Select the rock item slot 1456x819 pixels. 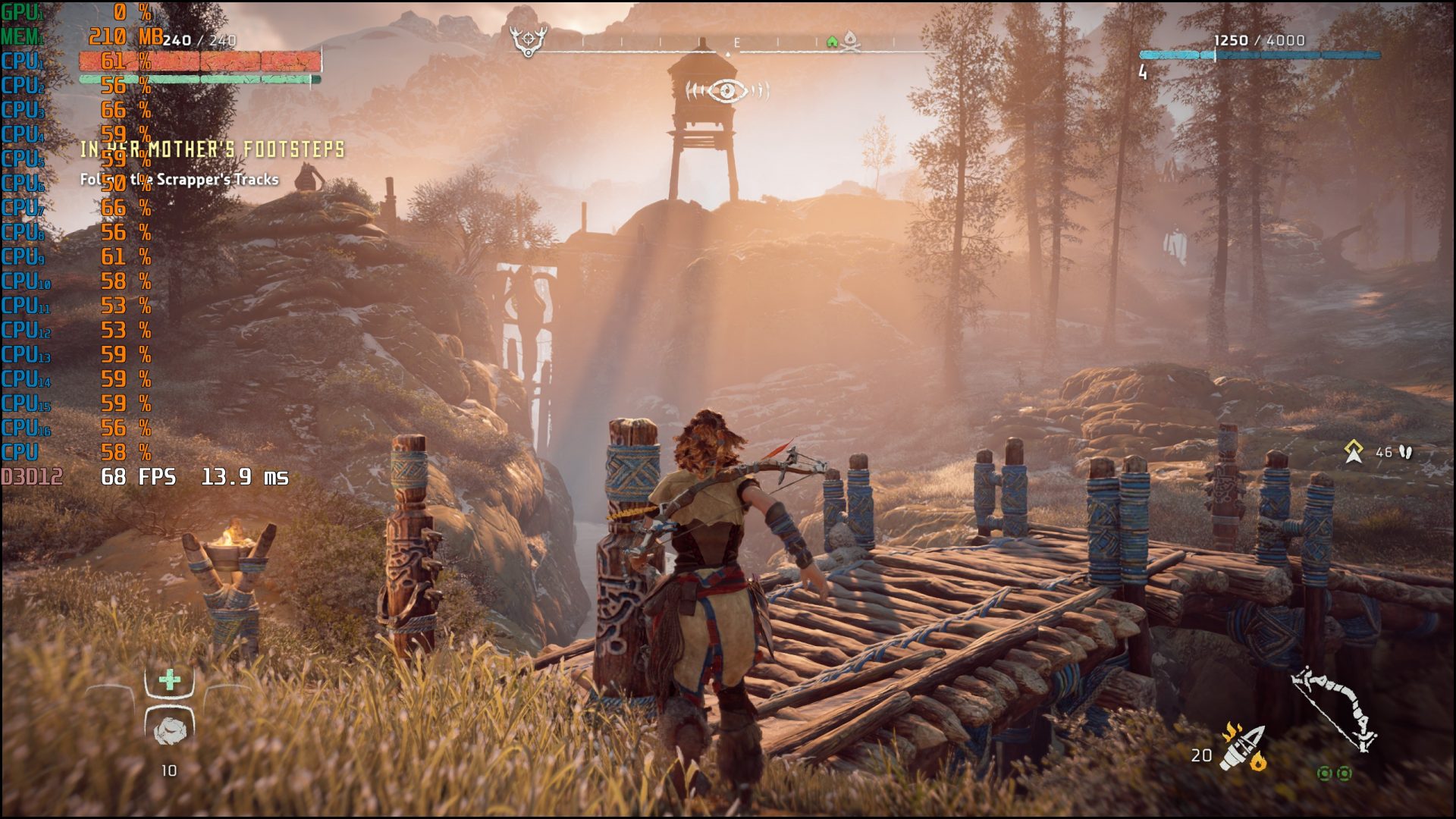pos(170,729)
